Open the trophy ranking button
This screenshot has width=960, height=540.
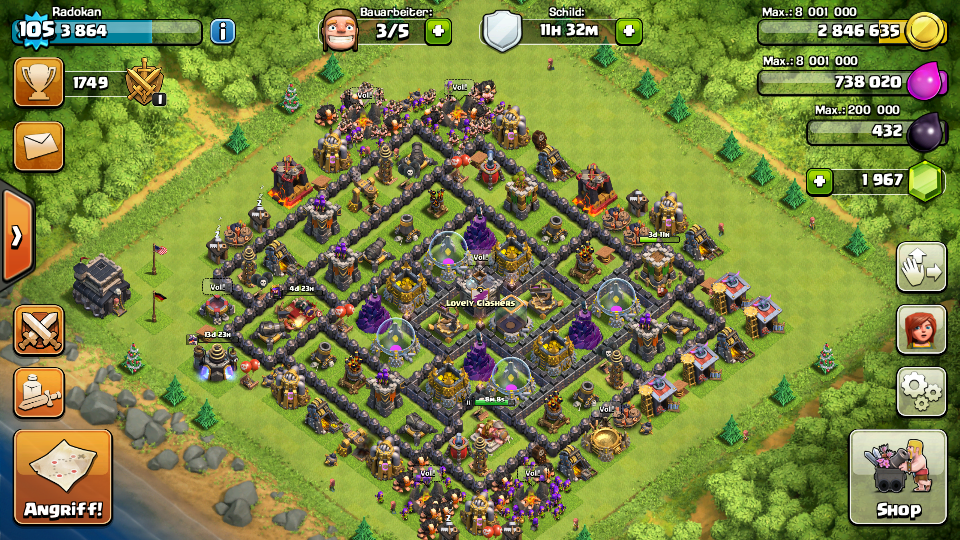39,83
